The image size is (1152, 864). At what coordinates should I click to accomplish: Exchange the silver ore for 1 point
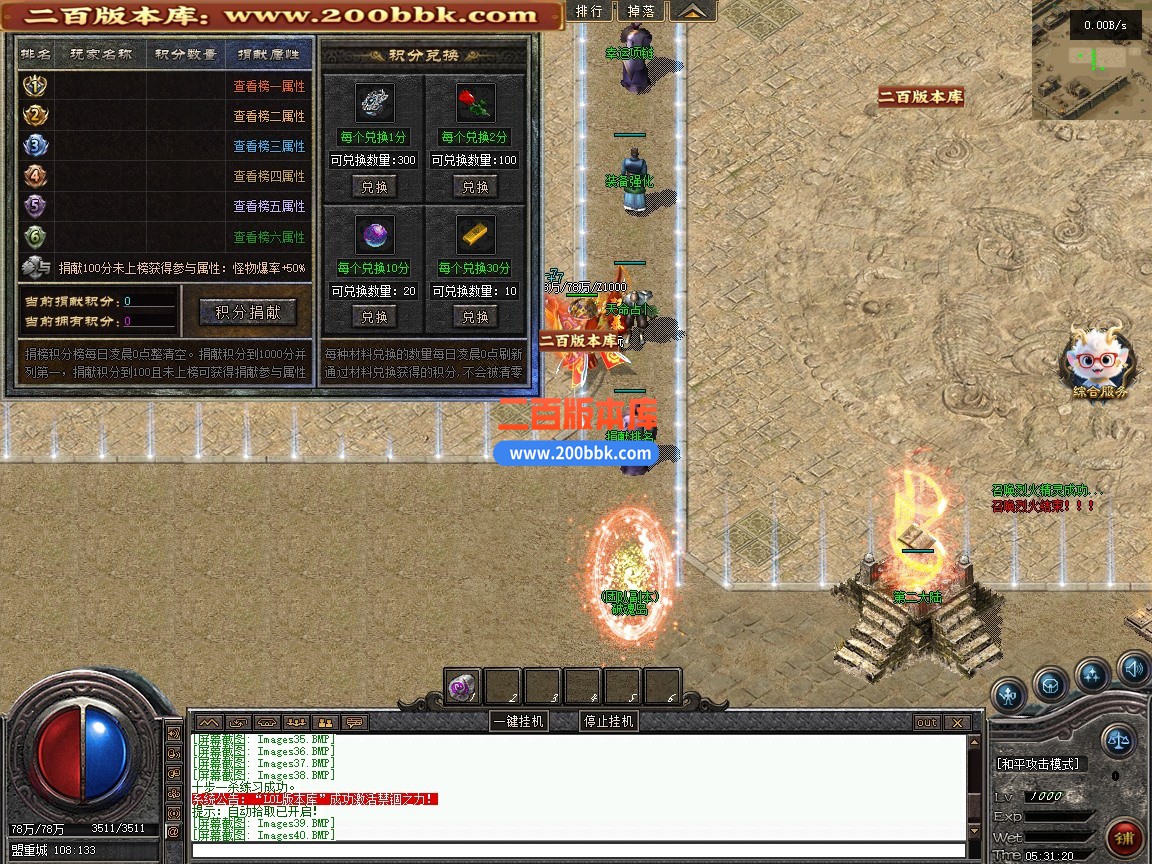coord(374,187)
